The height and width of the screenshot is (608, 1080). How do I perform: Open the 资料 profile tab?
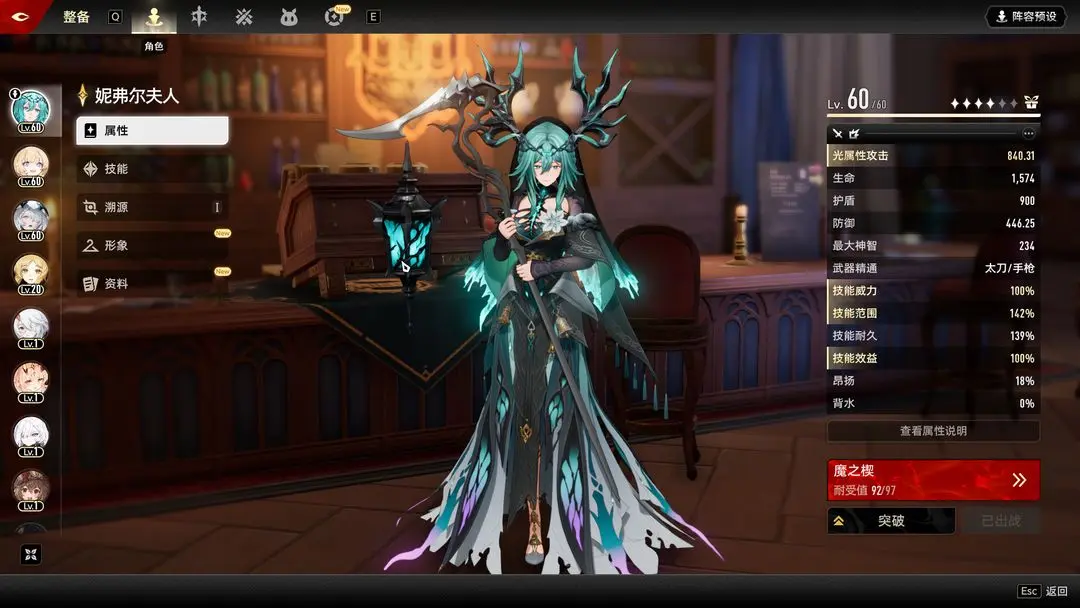click(152, 284)
